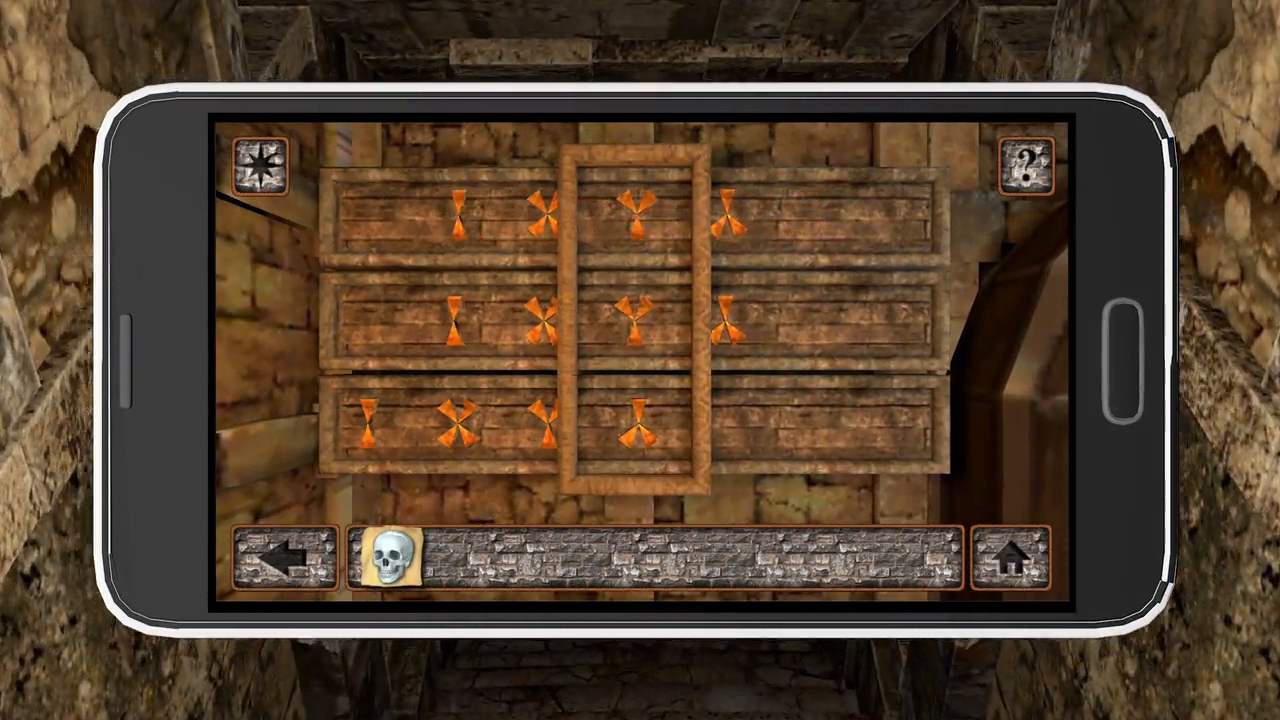The height and width of the screenshot is (720, 1280).
Task: Click the pinwheel symbol on the middle plank
Action: (543, 320)
